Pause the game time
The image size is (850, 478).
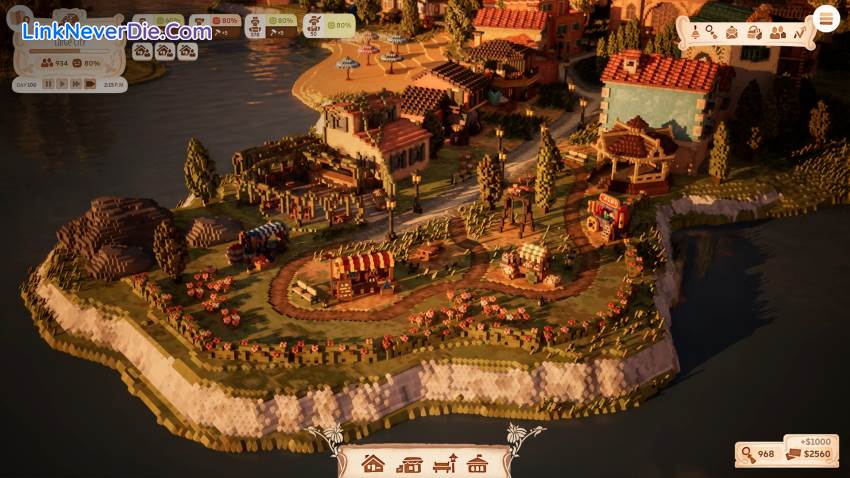click(x=48, y=85)
